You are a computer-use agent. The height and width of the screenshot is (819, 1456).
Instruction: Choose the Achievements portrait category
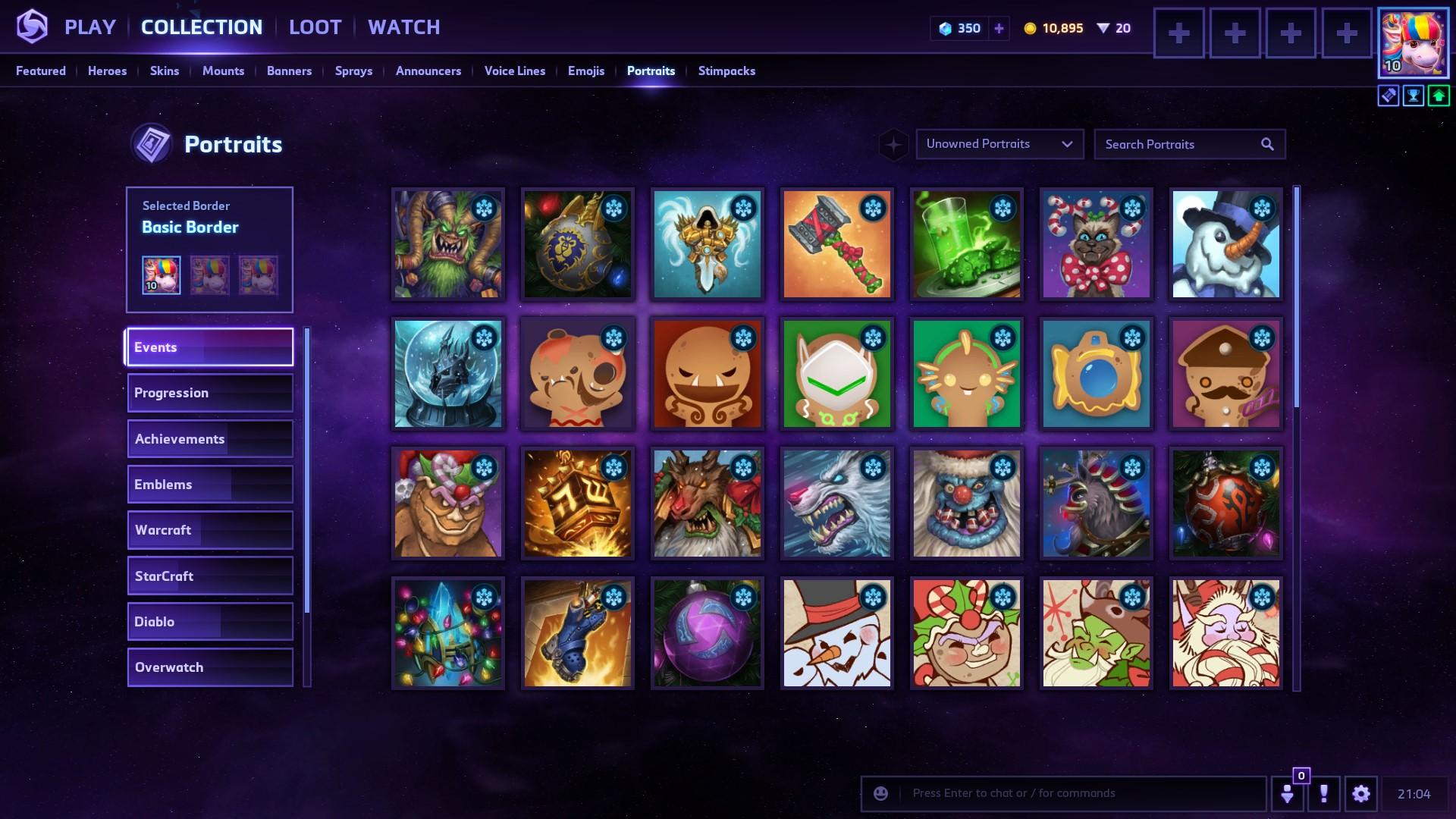(209, 439)
